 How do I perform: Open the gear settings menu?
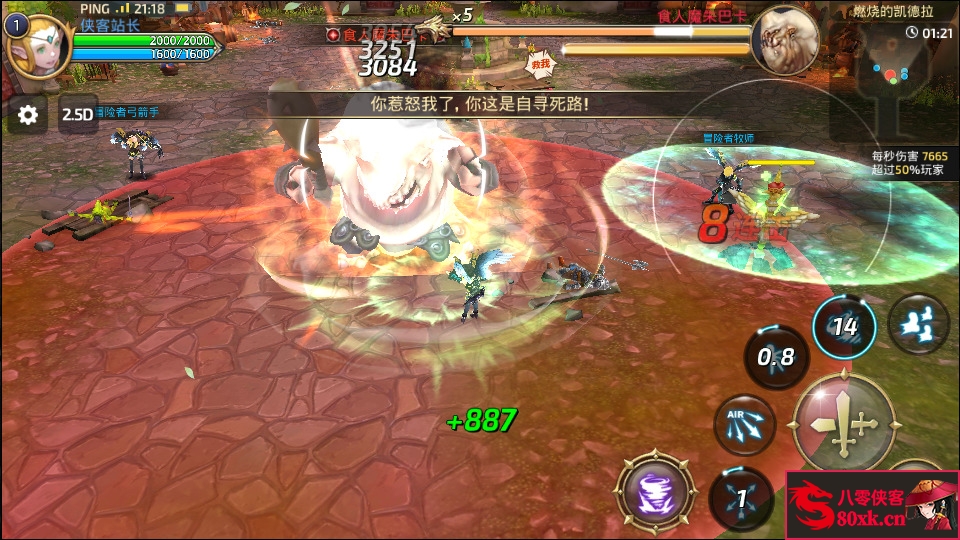click(x=28, y=115)
